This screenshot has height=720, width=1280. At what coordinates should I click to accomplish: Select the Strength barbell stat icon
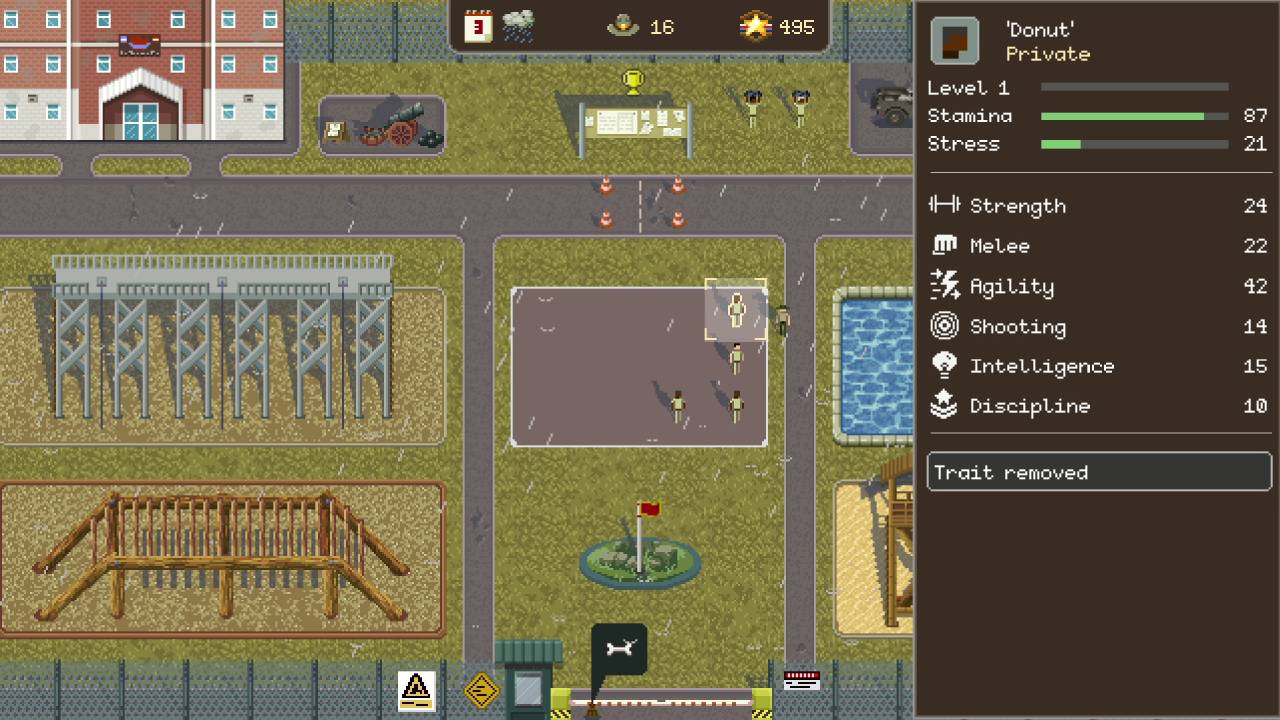(x=944, y=206)
